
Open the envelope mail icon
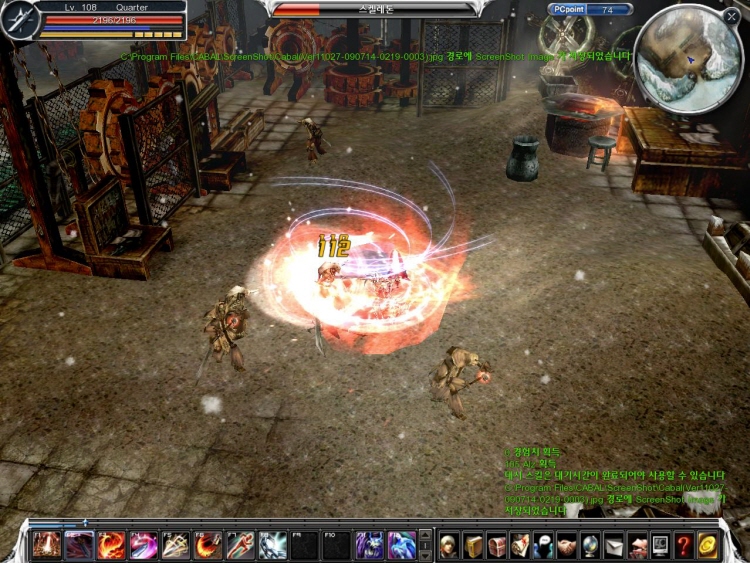pos(613,546)
